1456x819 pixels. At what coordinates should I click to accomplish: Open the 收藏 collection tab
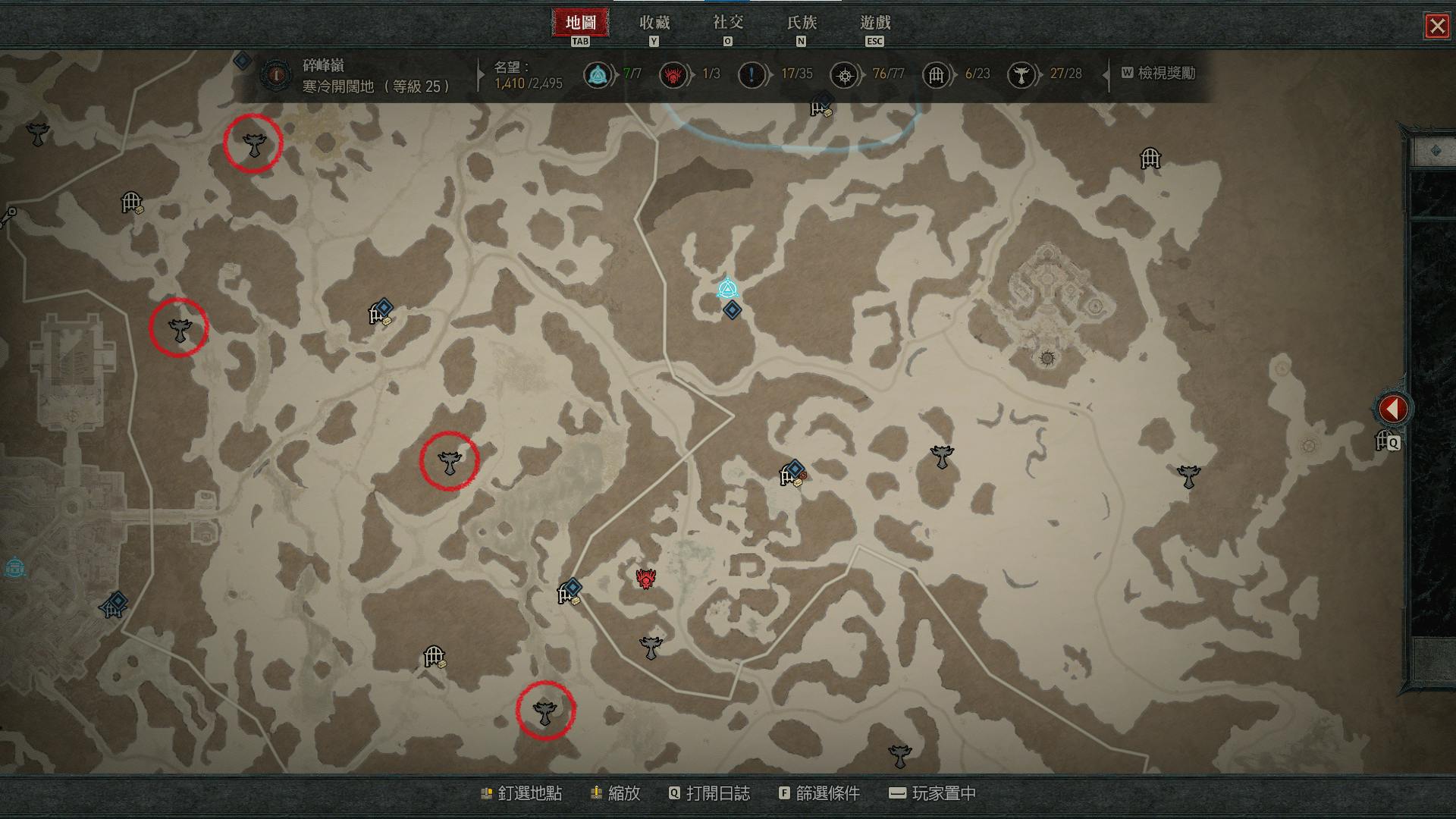click(x=654, y=24)
